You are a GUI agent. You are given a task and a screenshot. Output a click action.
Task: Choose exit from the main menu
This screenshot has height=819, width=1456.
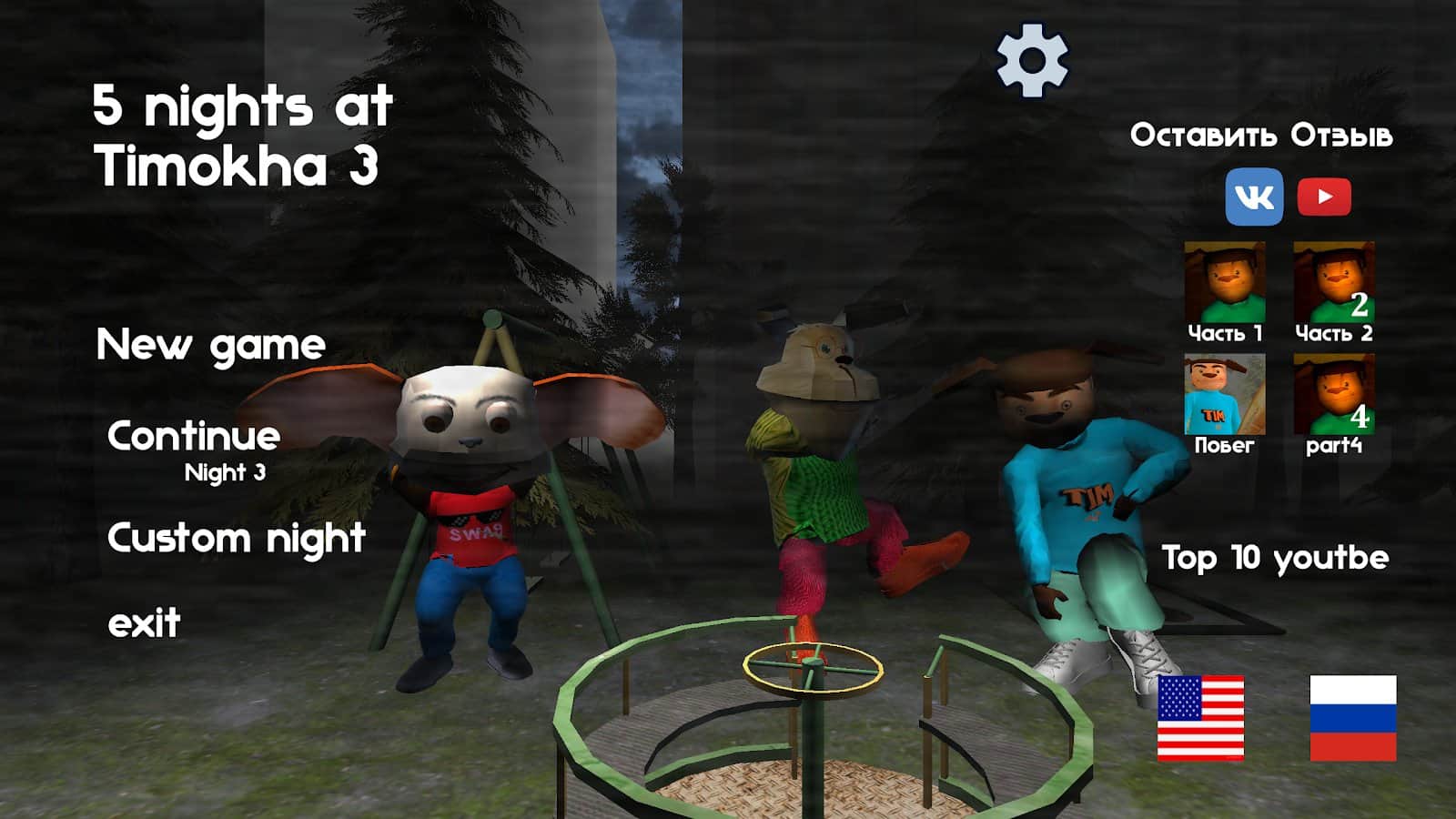pyautogui.click(x=144, y=623)
